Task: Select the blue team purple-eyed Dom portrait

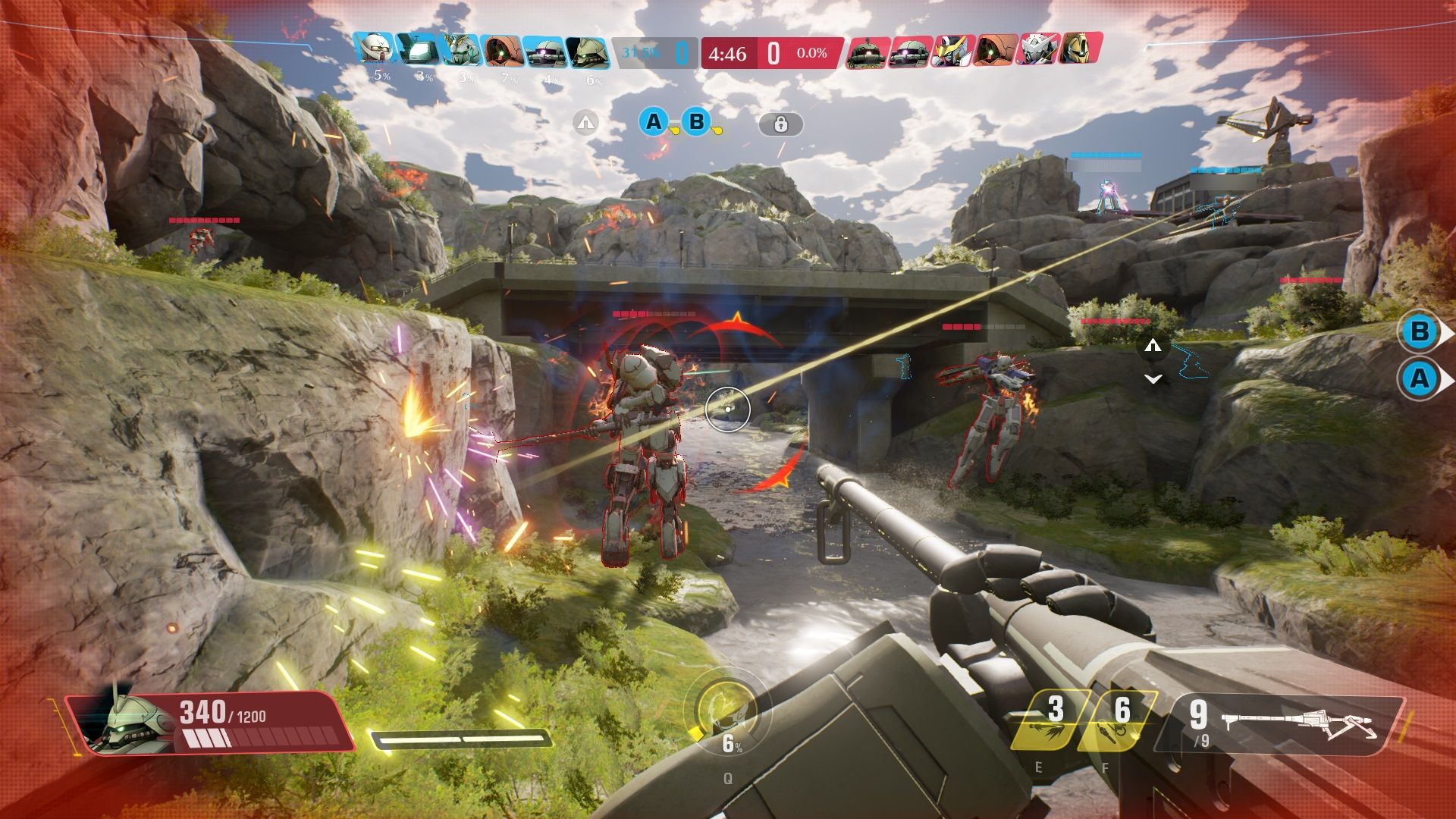Action: click(x=544, y=51)
